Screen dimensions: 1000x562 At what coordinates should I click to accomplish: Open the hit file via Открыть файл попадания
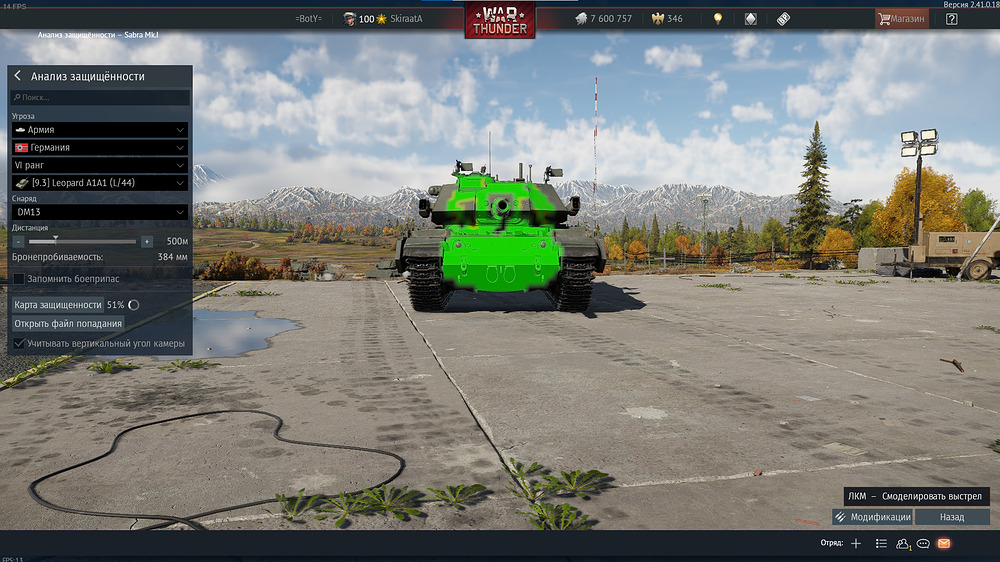pyautogui.click(x=68, y=324)
